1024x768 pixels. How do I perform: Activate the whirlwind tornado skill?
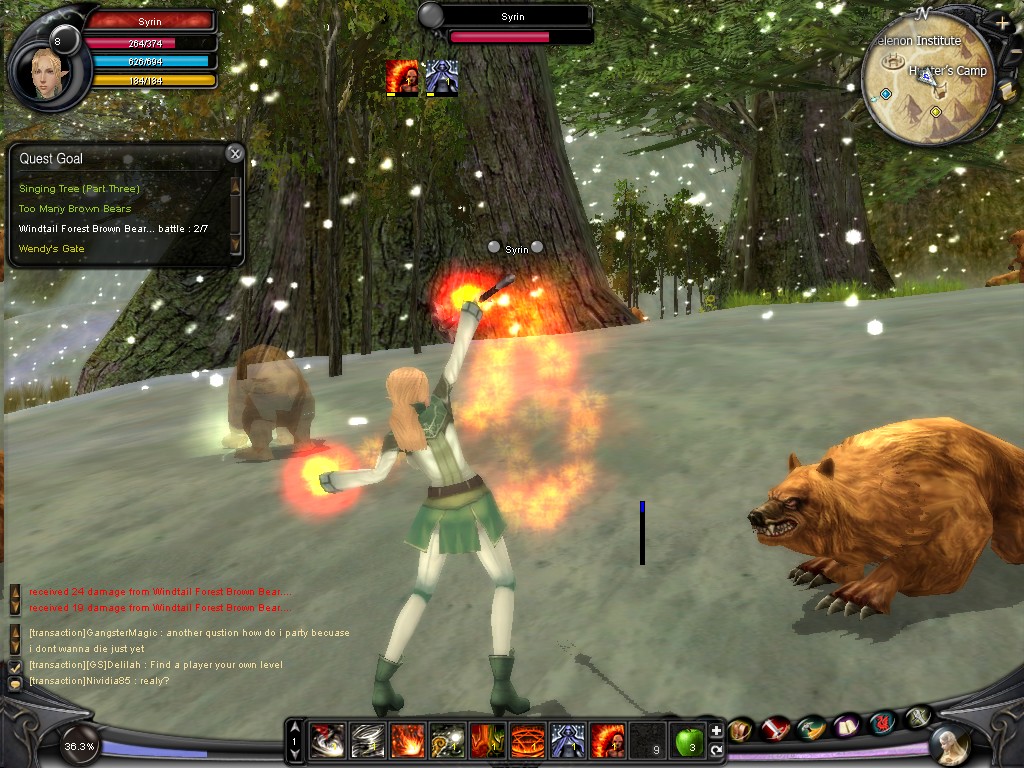click(x=368, y=741)
